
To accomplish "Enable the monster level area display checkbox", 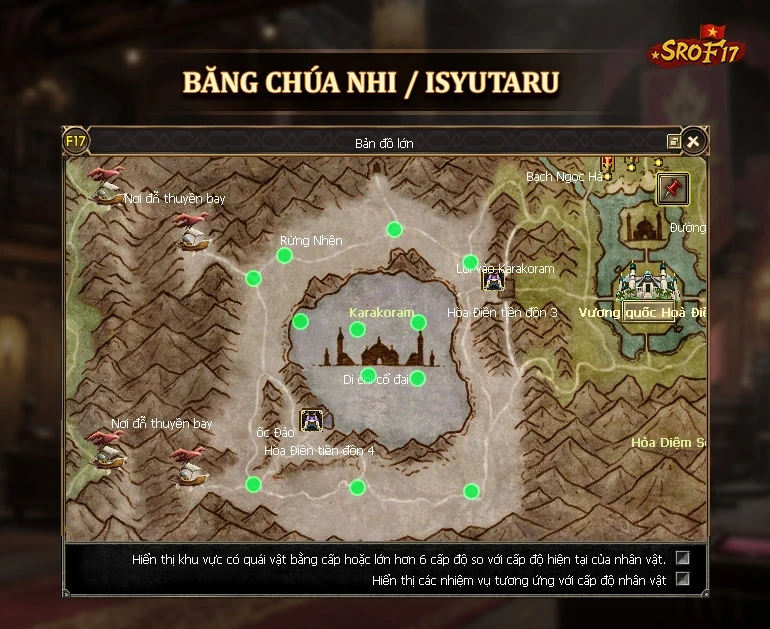I will tap(683, 558).
